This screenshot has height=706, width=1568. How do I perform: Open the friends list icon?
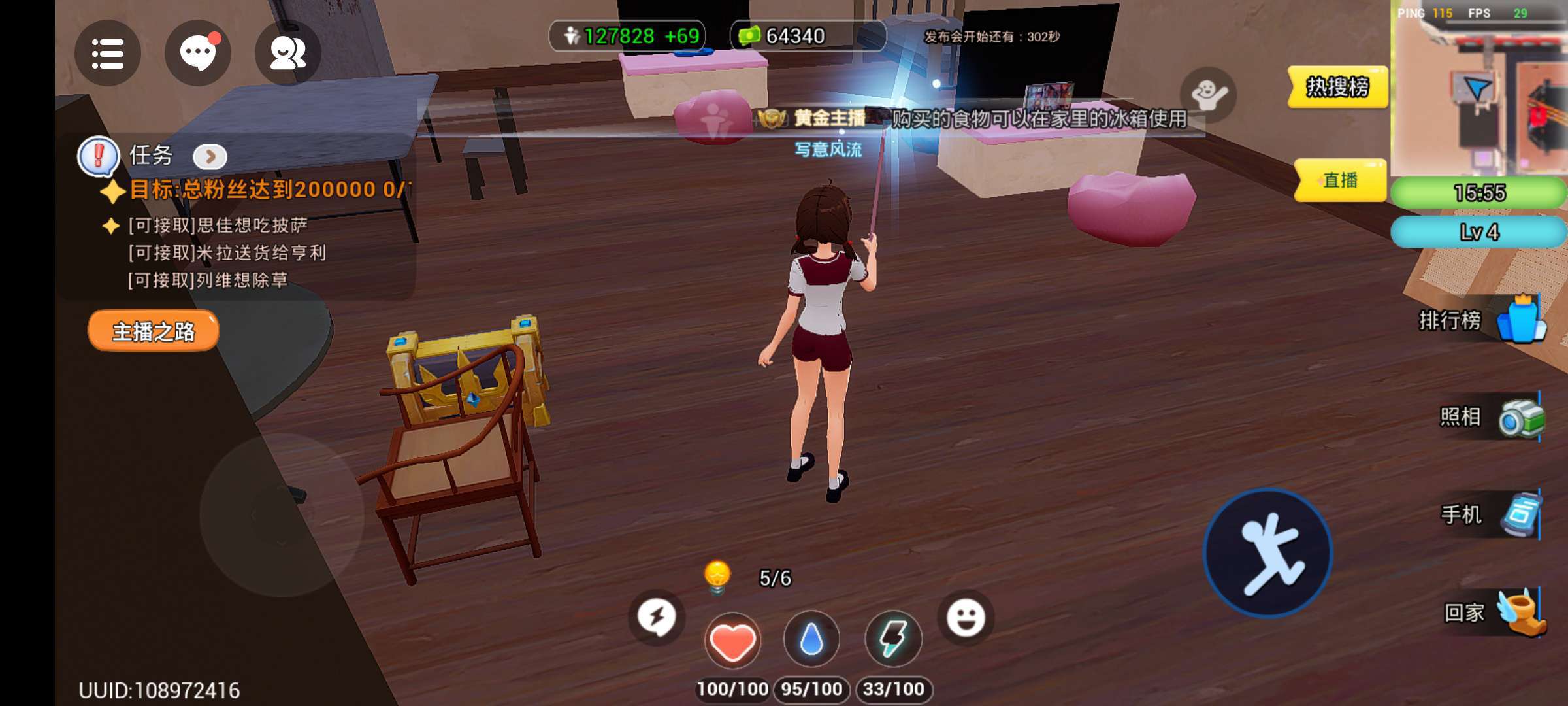[x=287, y=54]
